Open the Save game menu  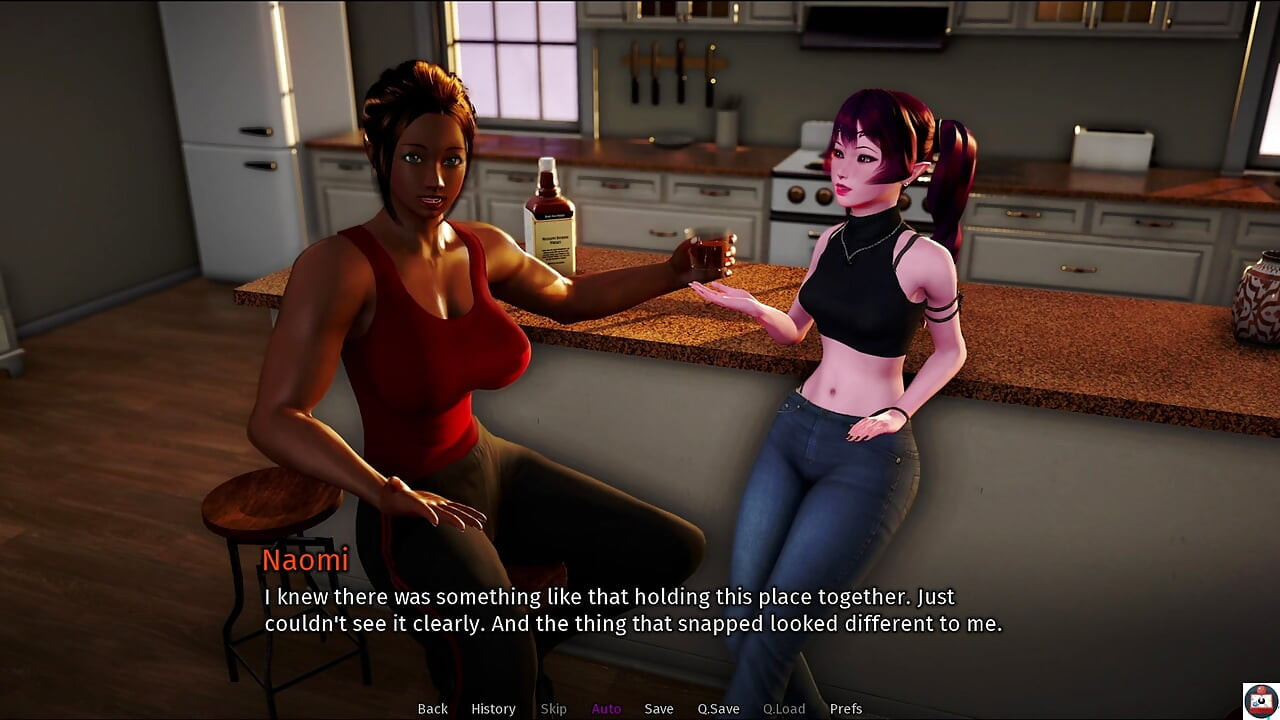[659, 709]
